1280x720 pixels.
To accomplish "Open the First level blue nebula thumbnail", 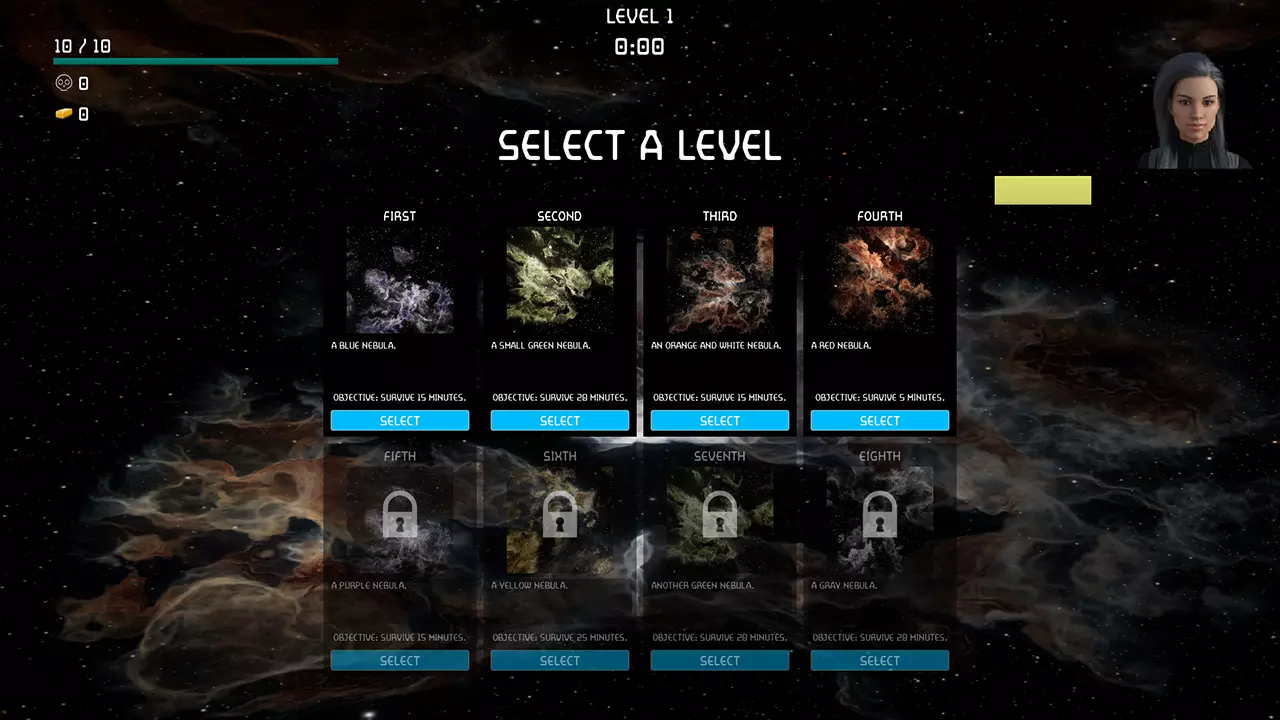I will coord(400,280).
